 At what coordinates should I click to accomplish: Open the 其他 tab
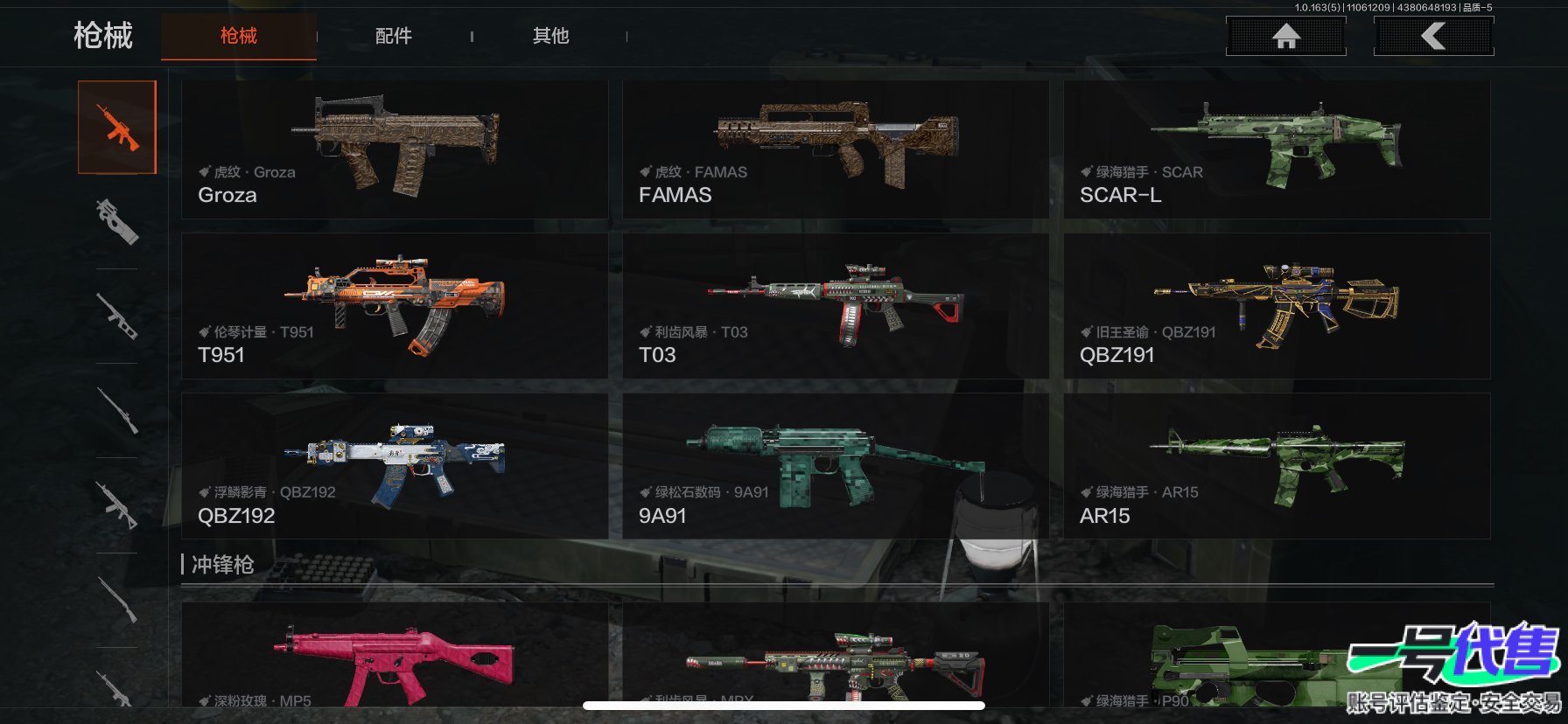click(x=550, y=36)
